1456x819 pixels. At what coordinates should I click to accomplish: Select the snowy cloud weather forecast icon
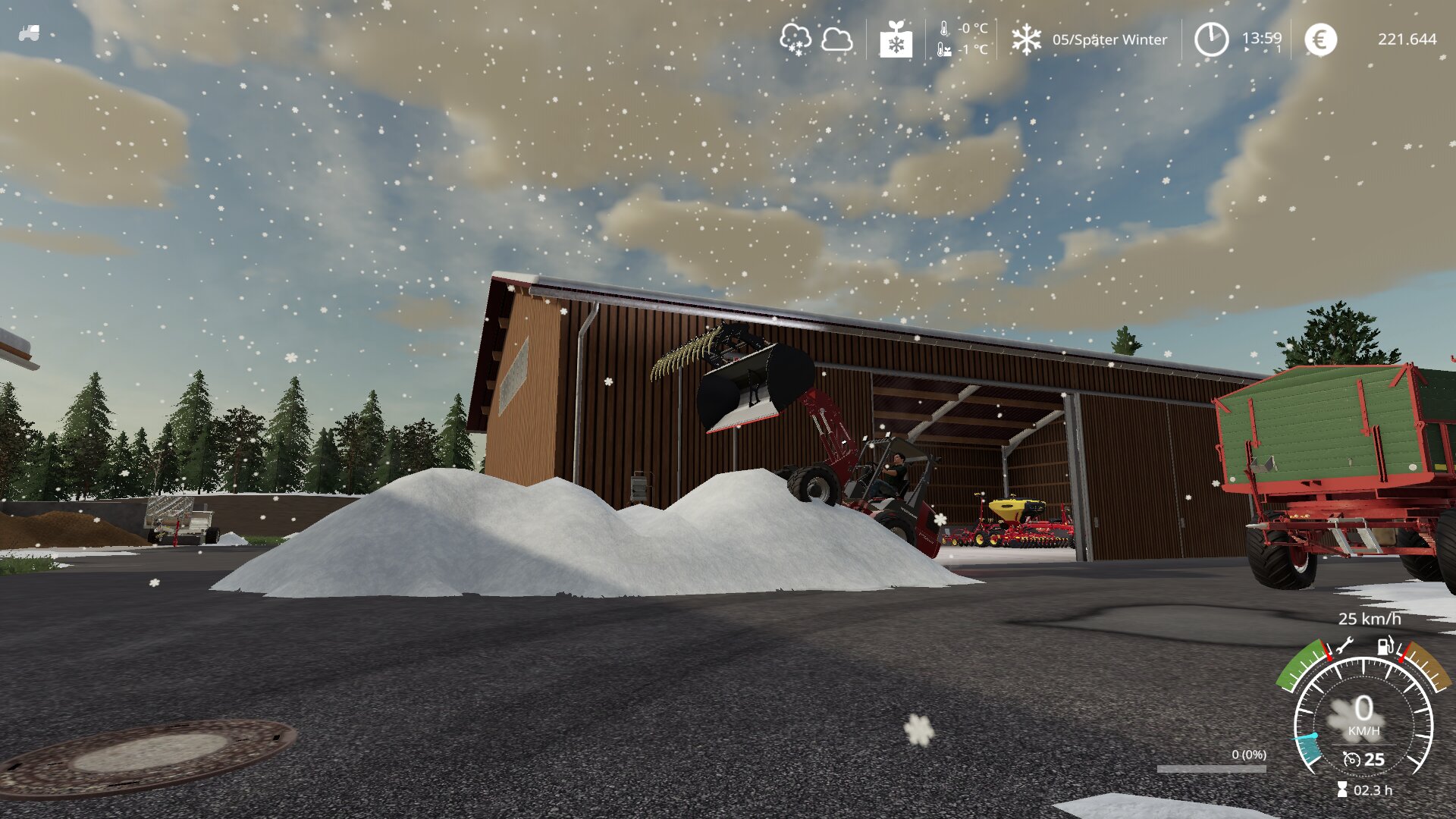pyautogui.click(x=795, y=39)
